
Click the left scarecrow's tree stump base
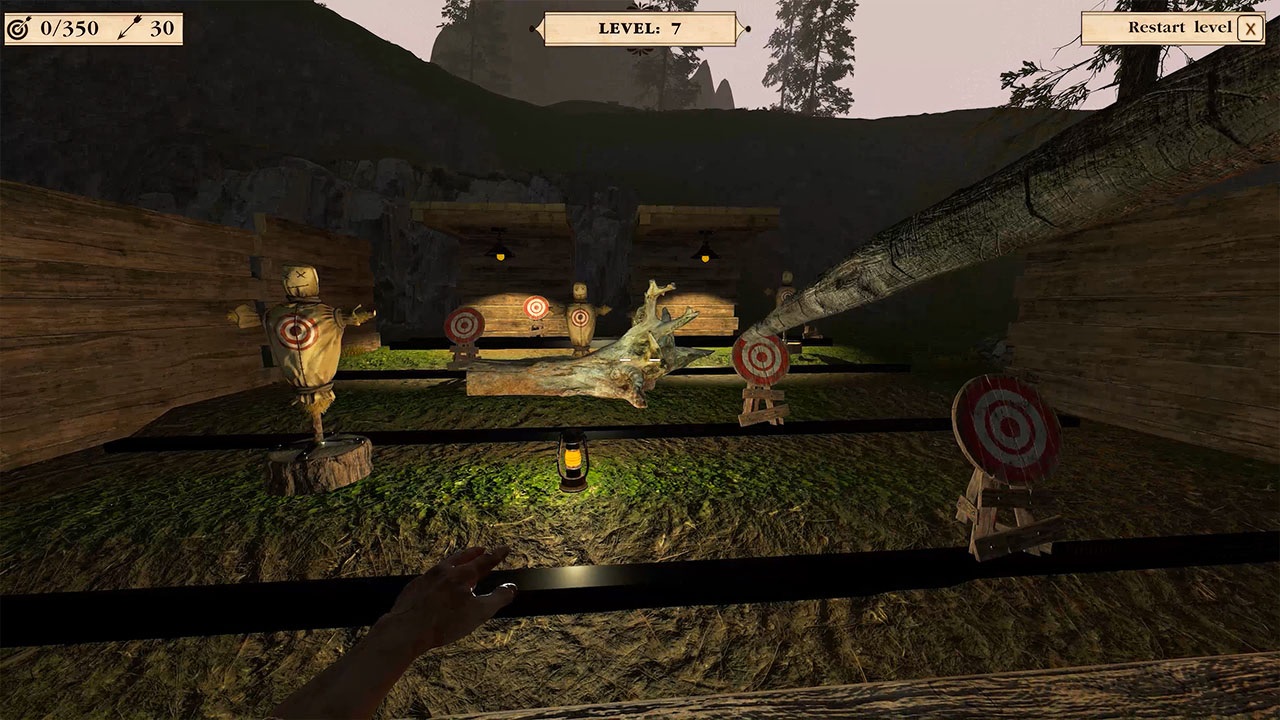[x=320, y=465]
